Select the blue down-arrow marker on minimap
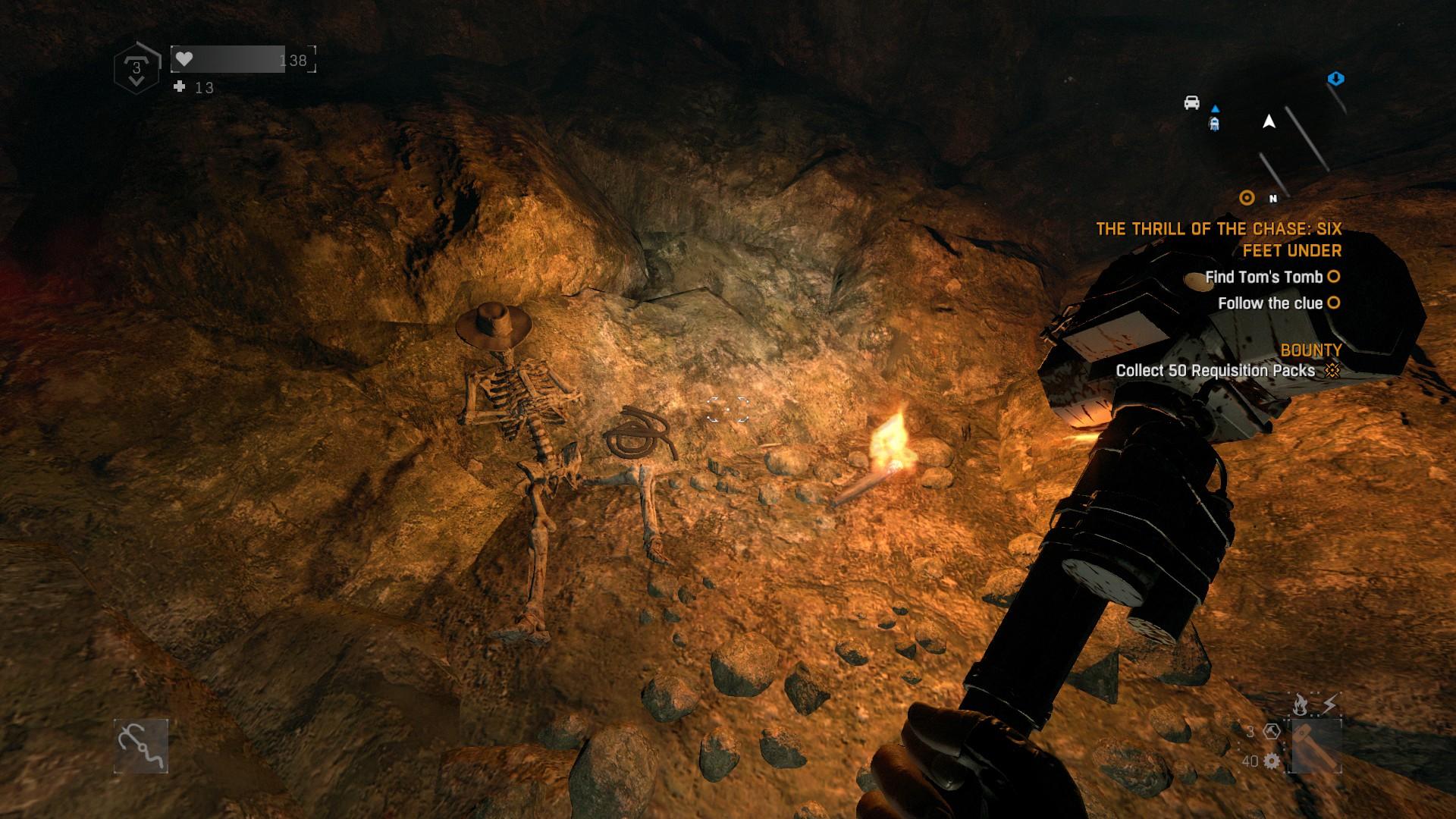Viewport: 1456px width, 819px height. click(x=1335, y=79)
